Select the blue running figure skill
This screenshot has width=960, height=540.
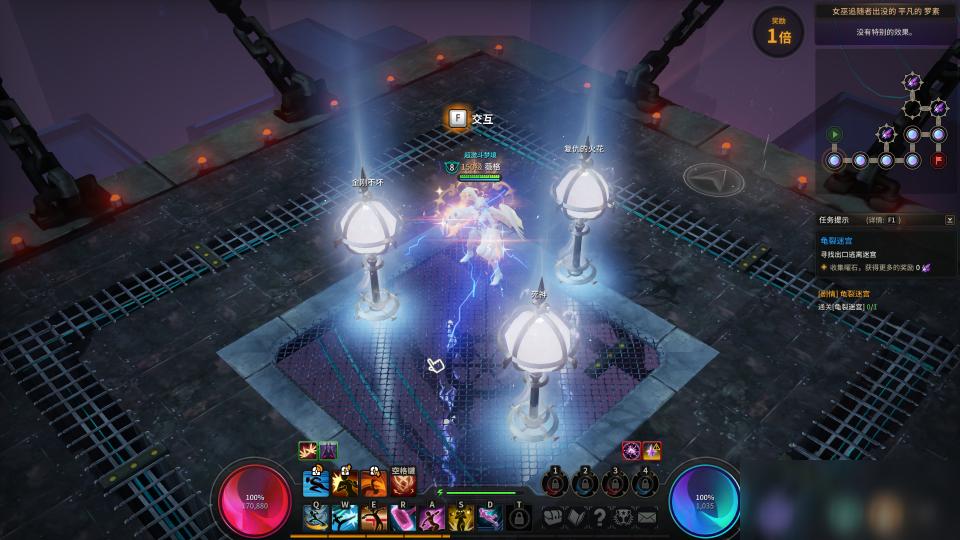click(316, 485)
